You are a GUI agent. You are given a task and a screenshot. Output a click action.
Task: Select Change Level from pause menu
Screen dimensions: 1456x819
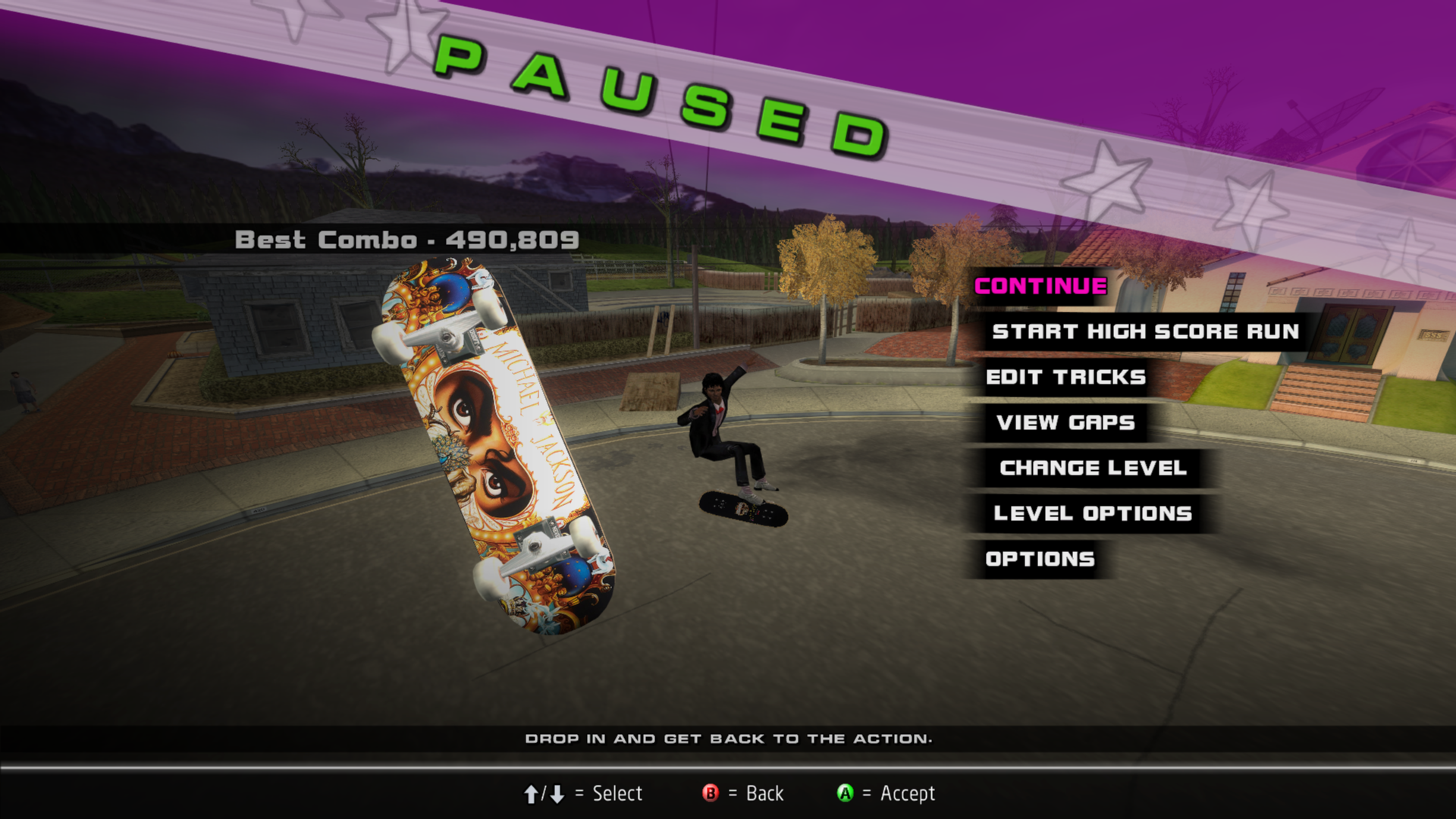click(1093, 468)
